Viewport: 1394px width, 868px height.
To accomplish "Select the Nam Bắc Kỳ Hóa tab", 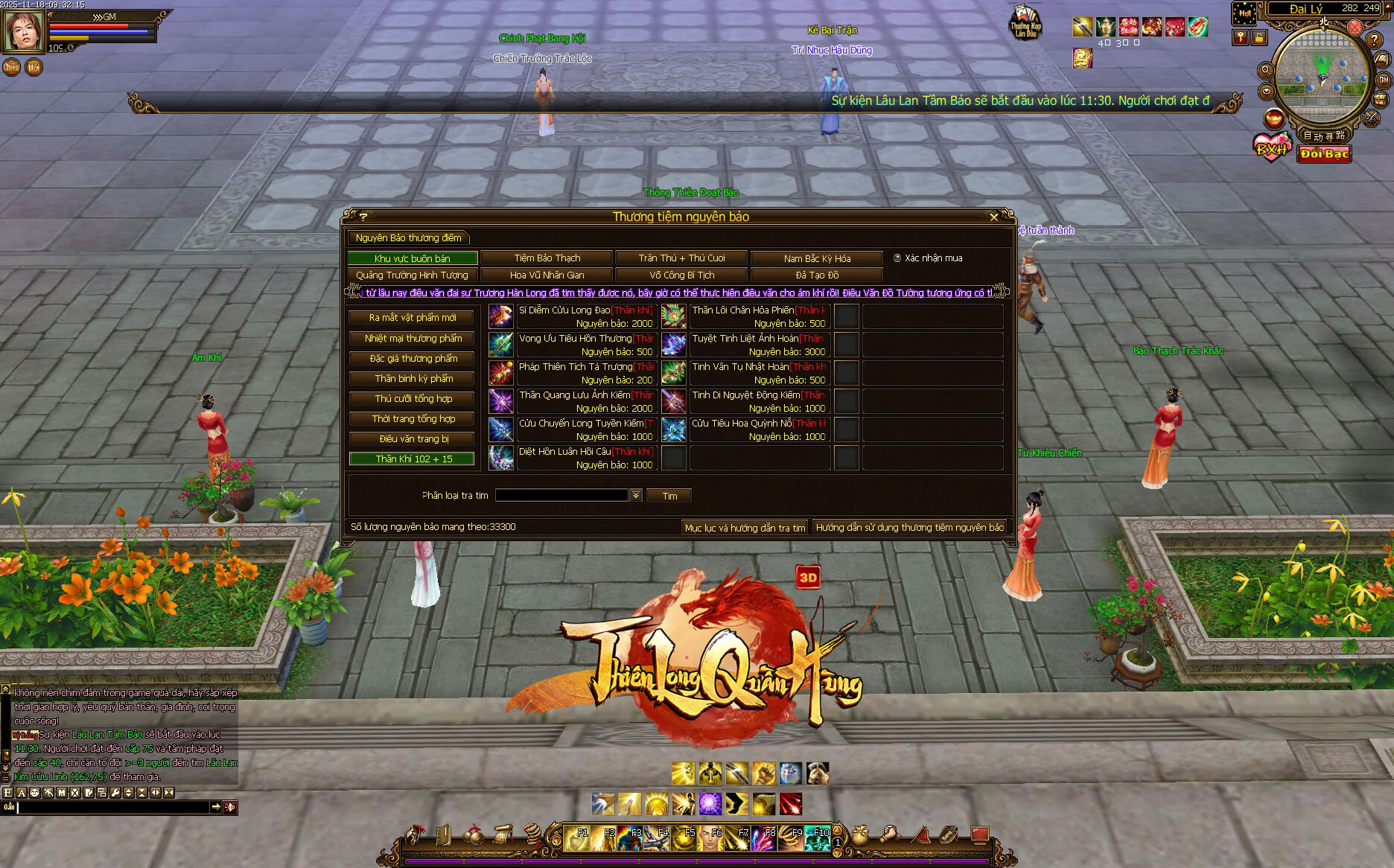I will (x=817, y=258).
